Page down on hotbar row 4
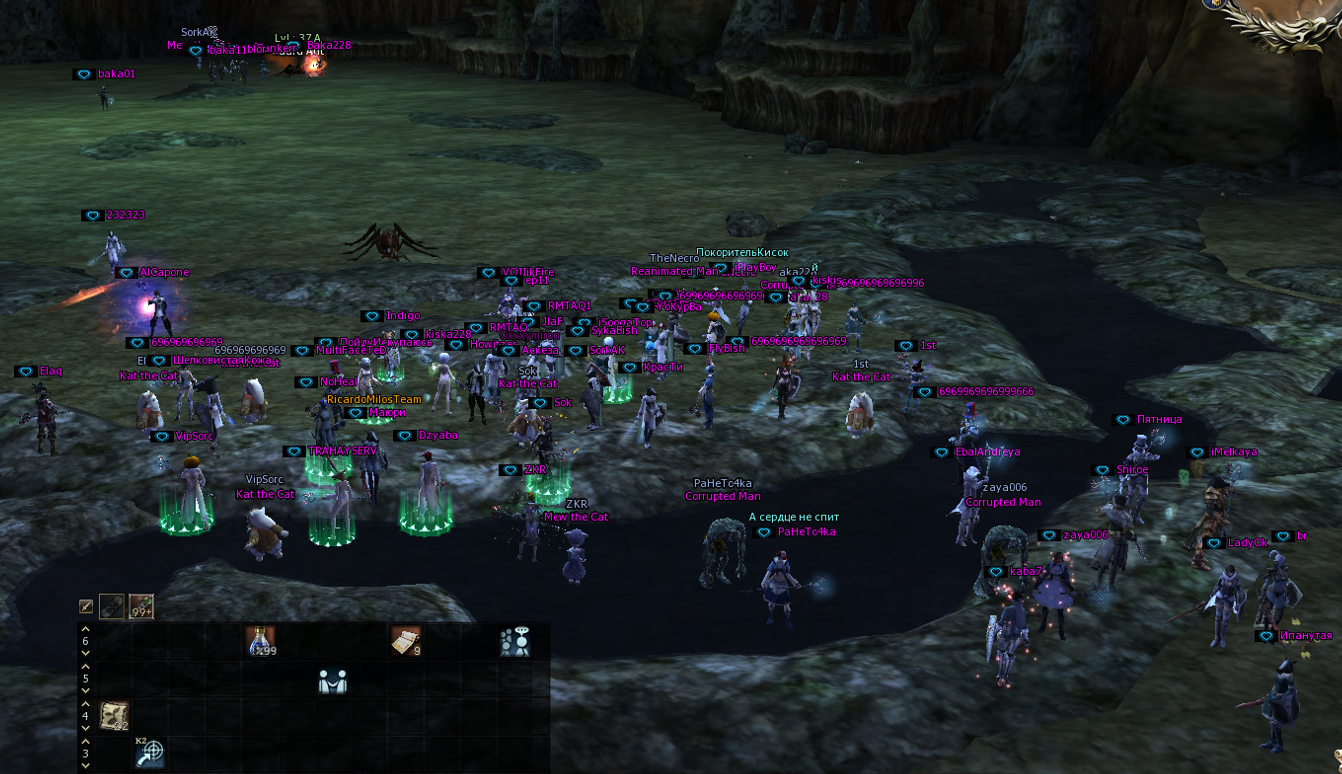Image resolution: width=1342 pixels, height=774 pixels. 86,728
